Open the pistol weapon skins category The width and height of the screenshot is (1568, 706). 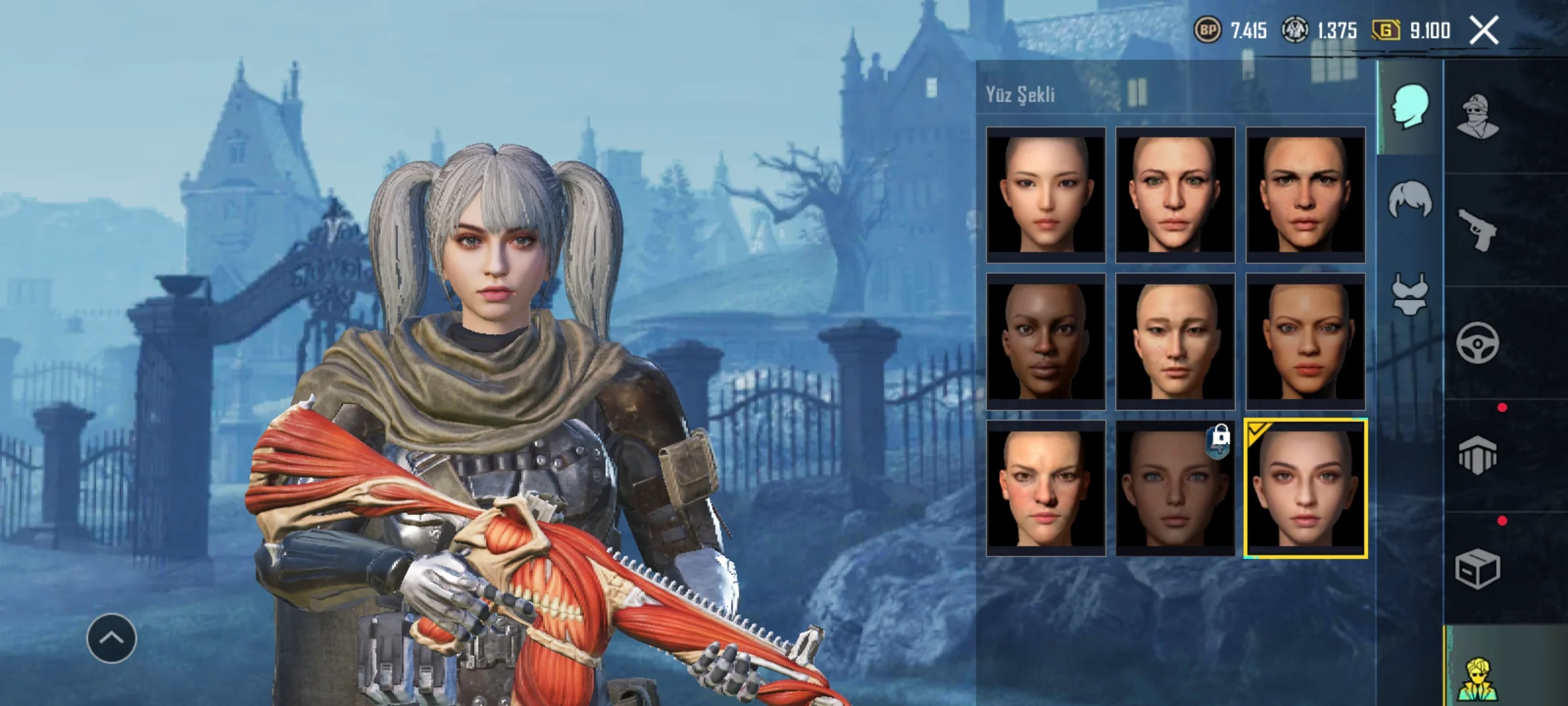[1478, 229]
